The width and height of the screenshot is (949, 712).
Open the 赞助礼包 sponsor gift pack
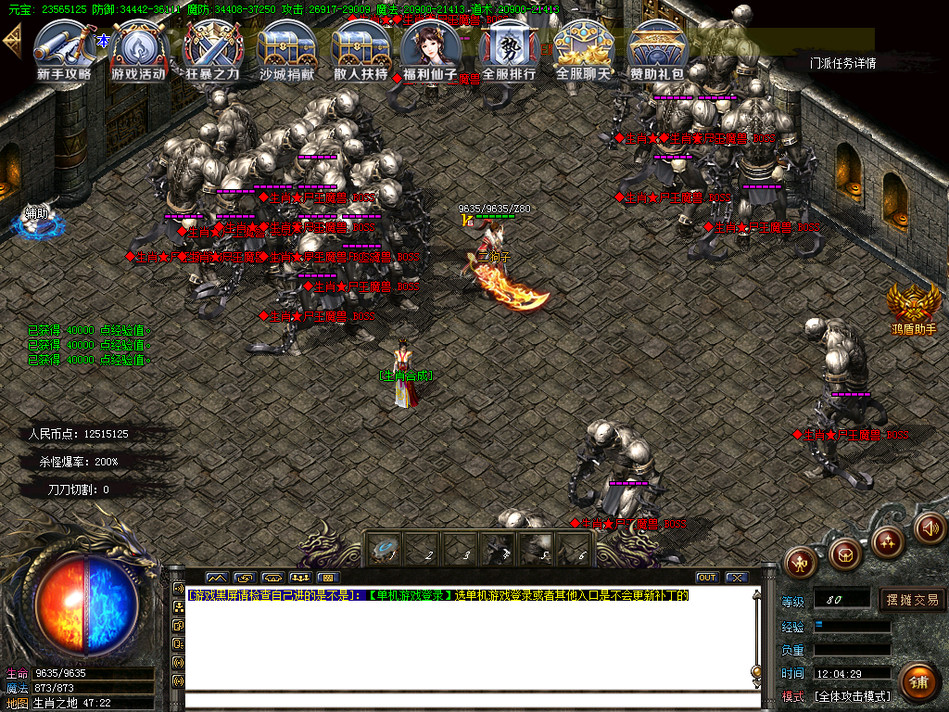tap(657, 50)
